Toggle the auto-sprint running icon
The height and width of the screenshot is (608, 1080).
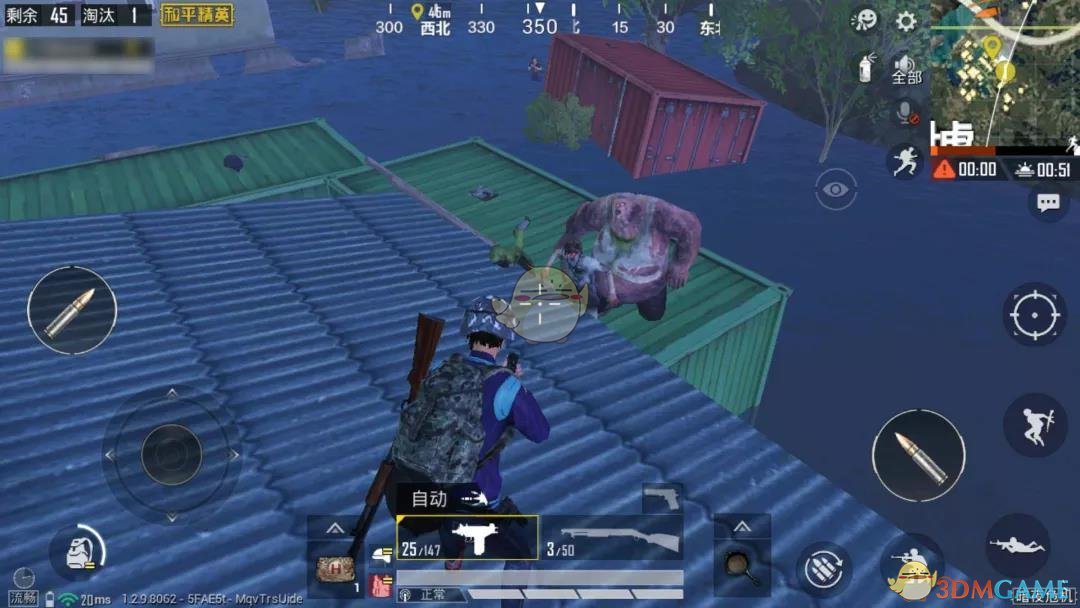[905, 161]
